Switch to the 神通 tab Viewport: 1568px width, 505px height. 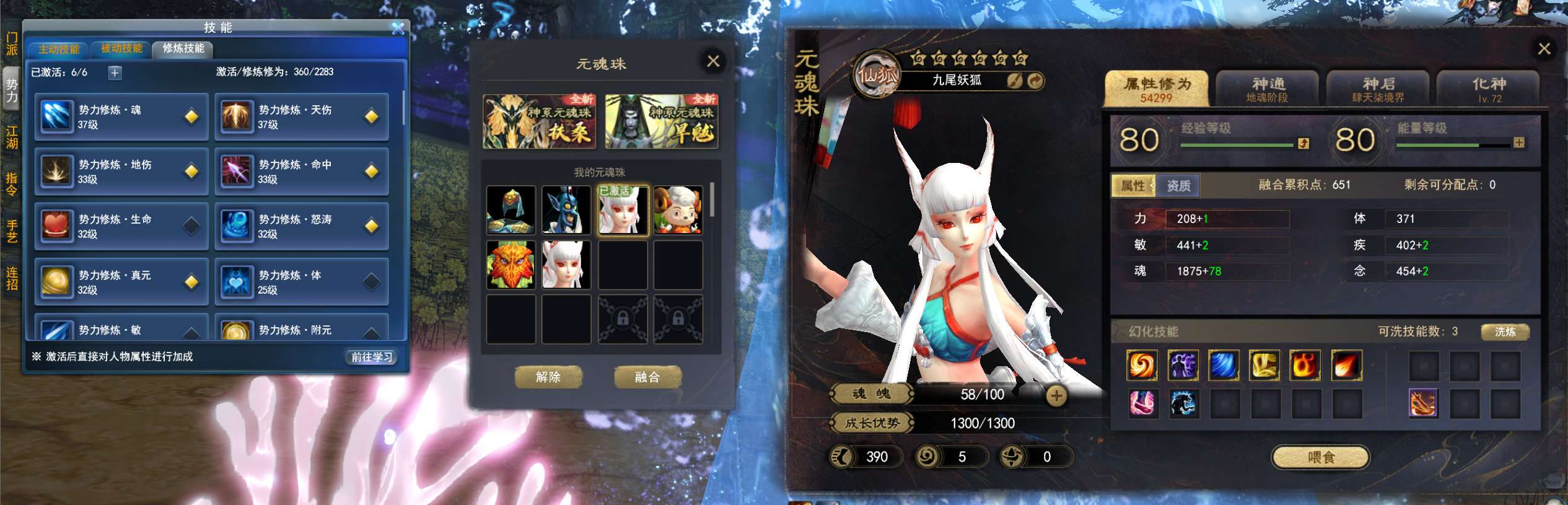click(x=1267, y=89)
